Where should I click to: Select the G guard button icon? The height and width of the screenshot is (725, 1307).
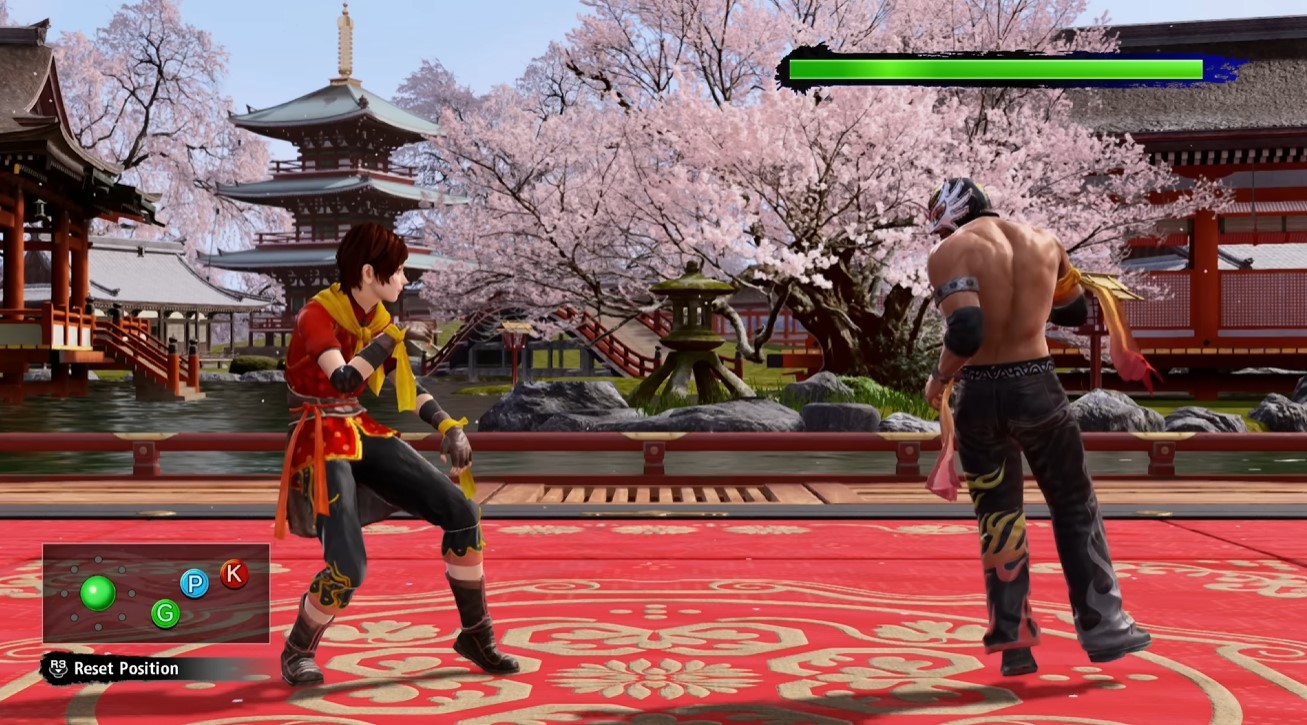166,612
